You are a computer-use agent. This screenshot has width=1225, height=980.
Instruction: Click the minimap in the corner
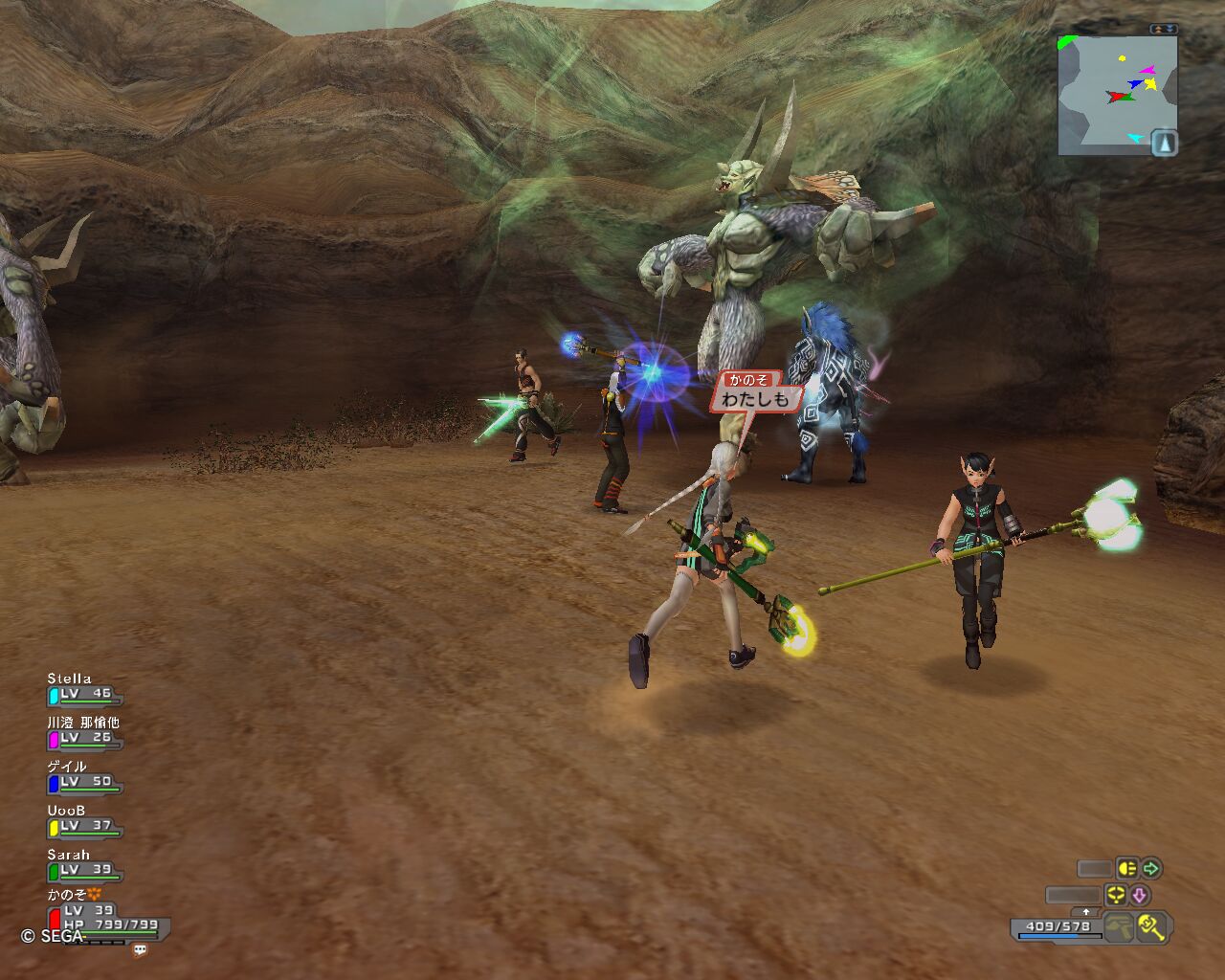[1110, 94]
